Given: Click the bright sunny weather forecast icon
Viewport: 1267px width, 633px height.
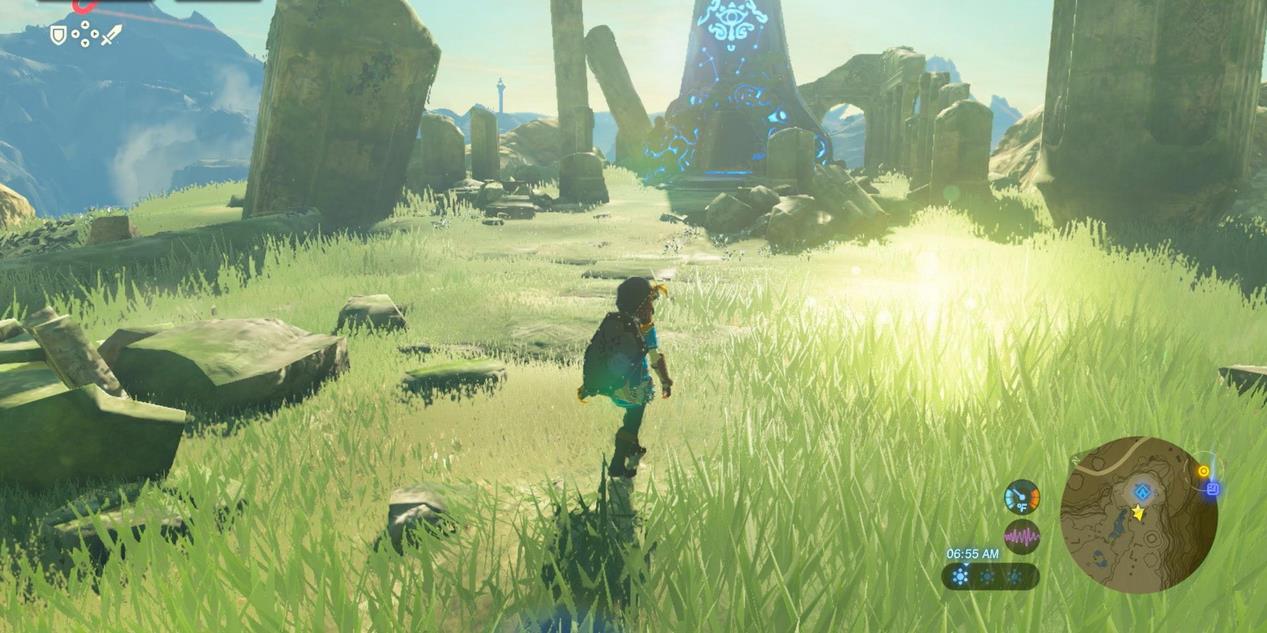Looking at the screenshot, I should [961, 577].
